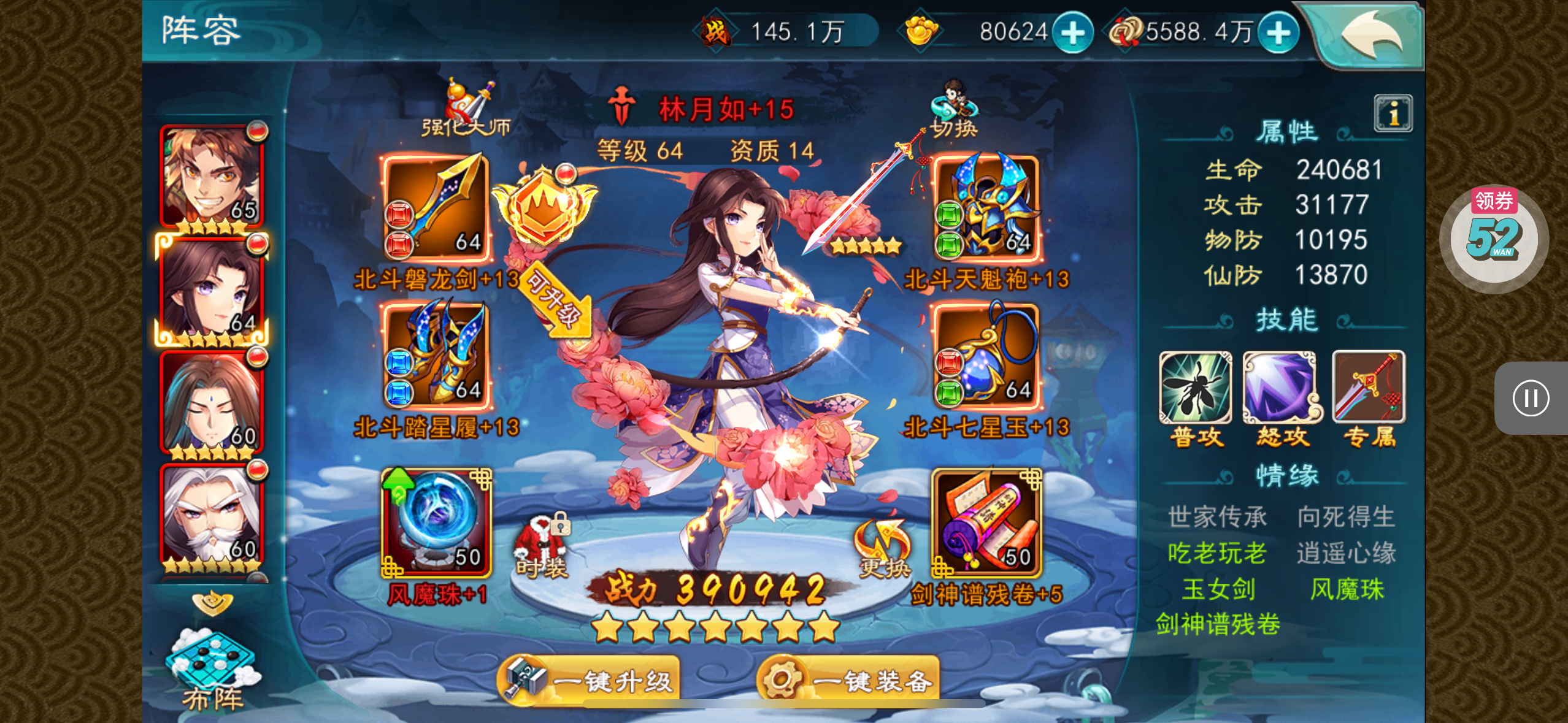Screen dimensions: 1568x723
Task: Open the 风魔珠 orb treasure slot
Action: click(x=436, y=522)
